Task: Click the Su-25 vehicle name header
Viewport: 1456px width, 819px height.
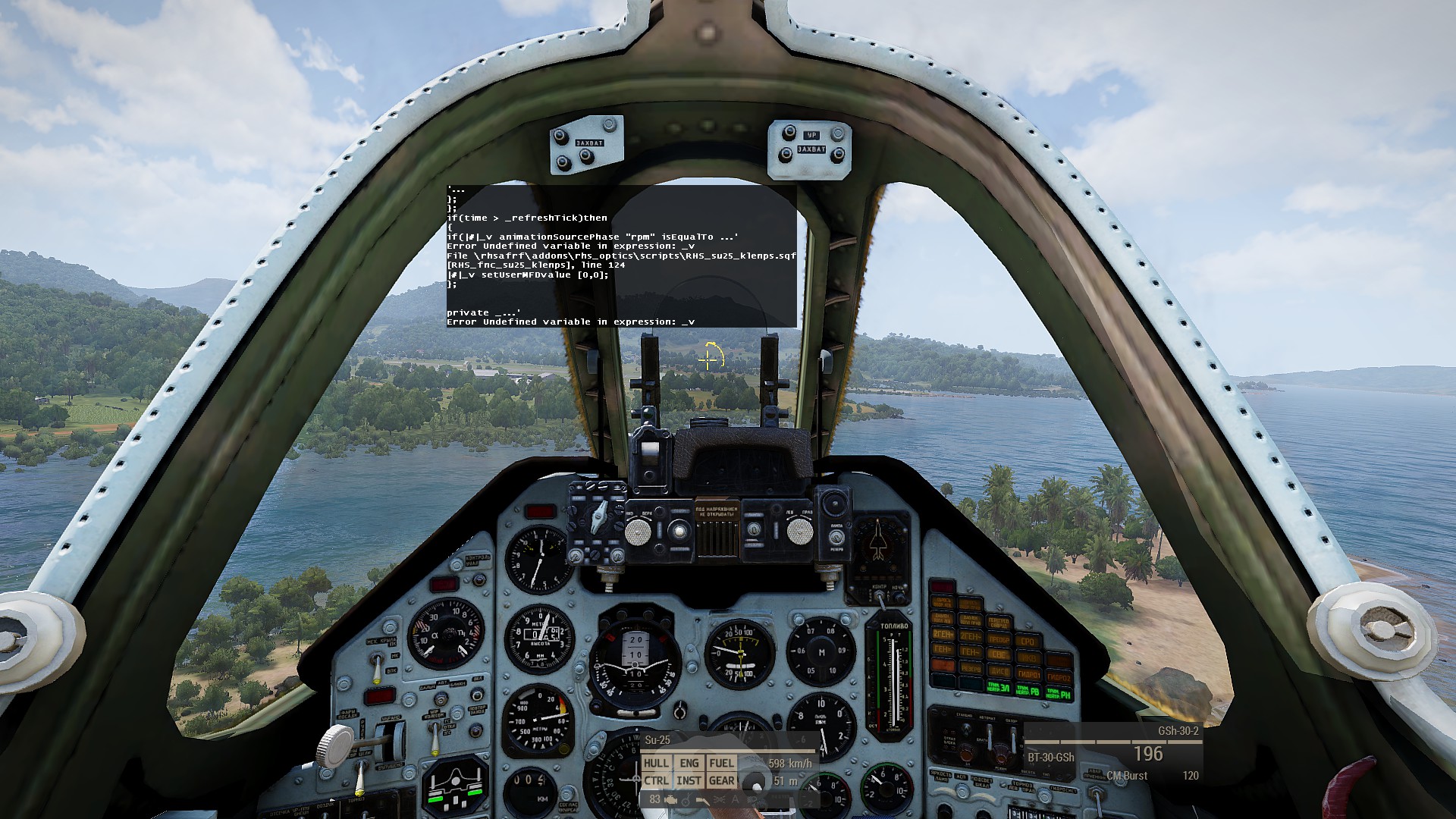Action: 657,740
